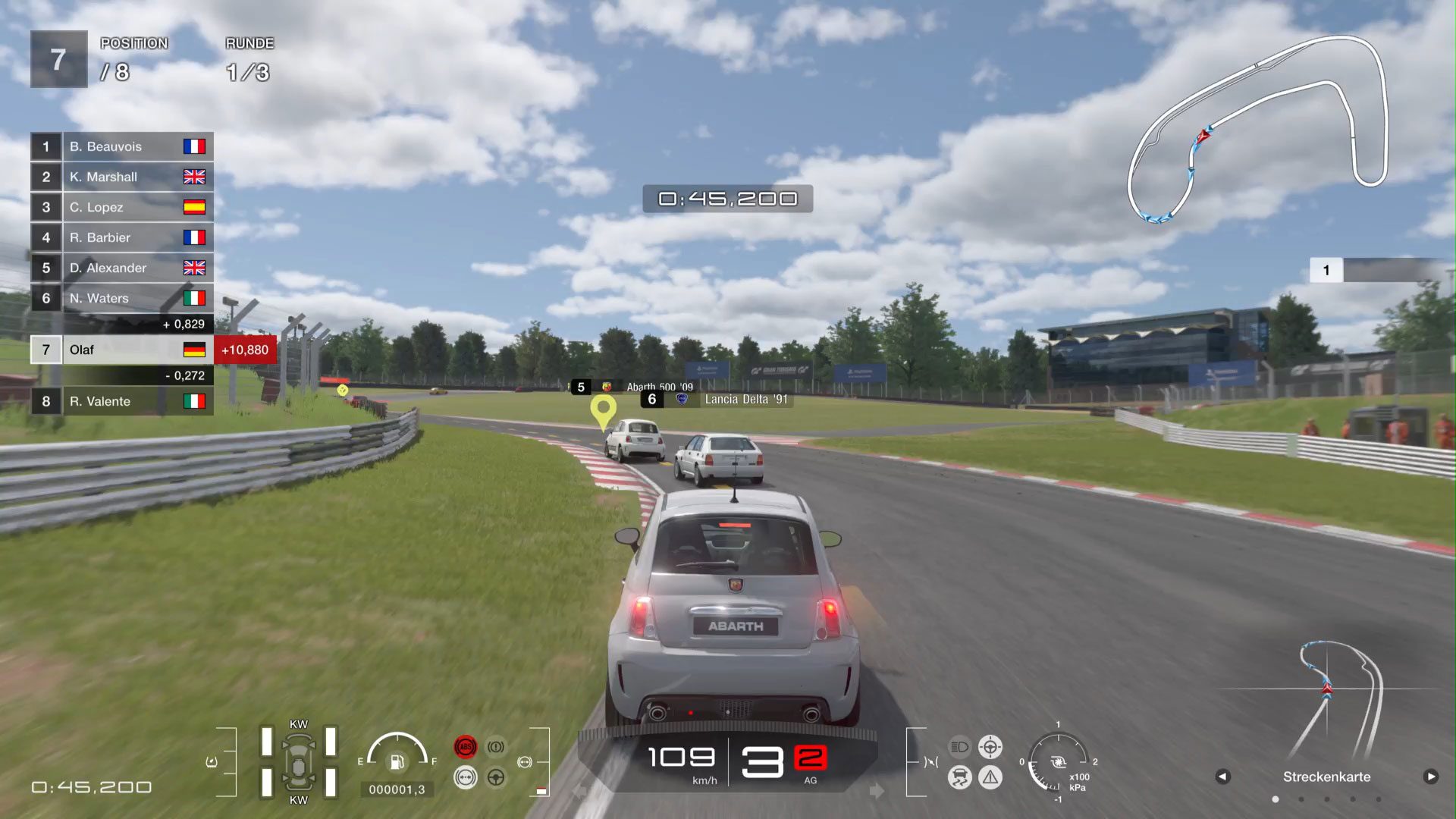Toggle the red ABS indicator icon

pos(466,747)
